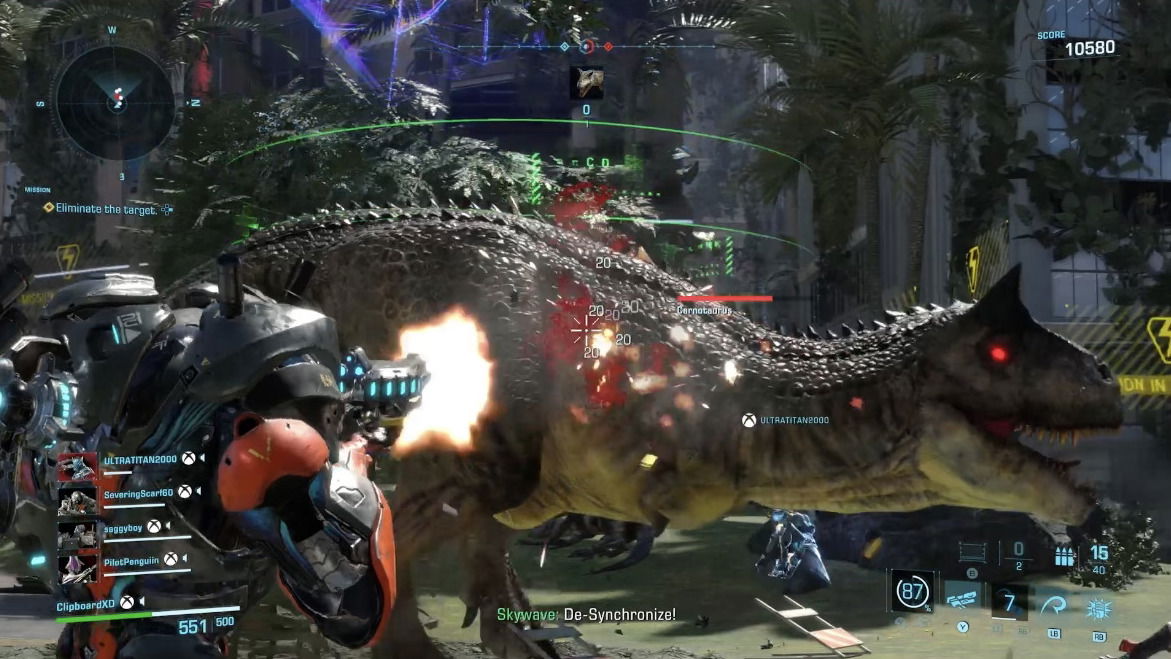Click the circular 87 percent gauge
Image resolution: width=1171 pixels, height=659 pixels.
coord(912,591)
